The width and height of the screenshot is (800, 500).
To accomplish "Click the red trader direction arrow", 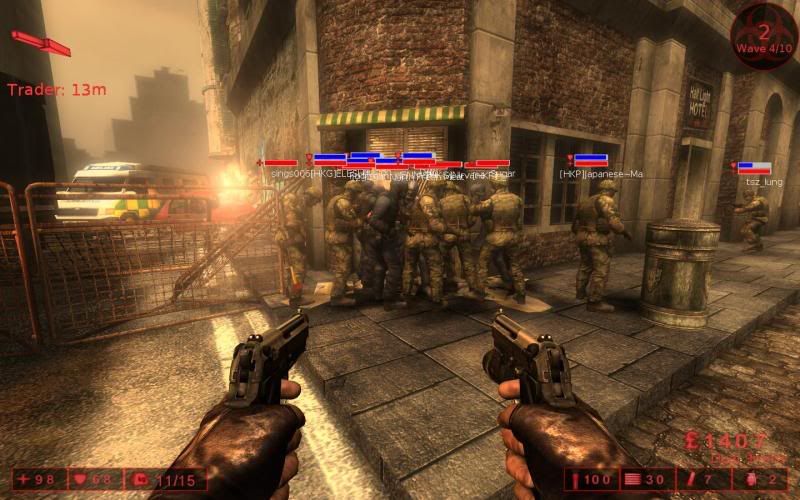I will 41,43.
